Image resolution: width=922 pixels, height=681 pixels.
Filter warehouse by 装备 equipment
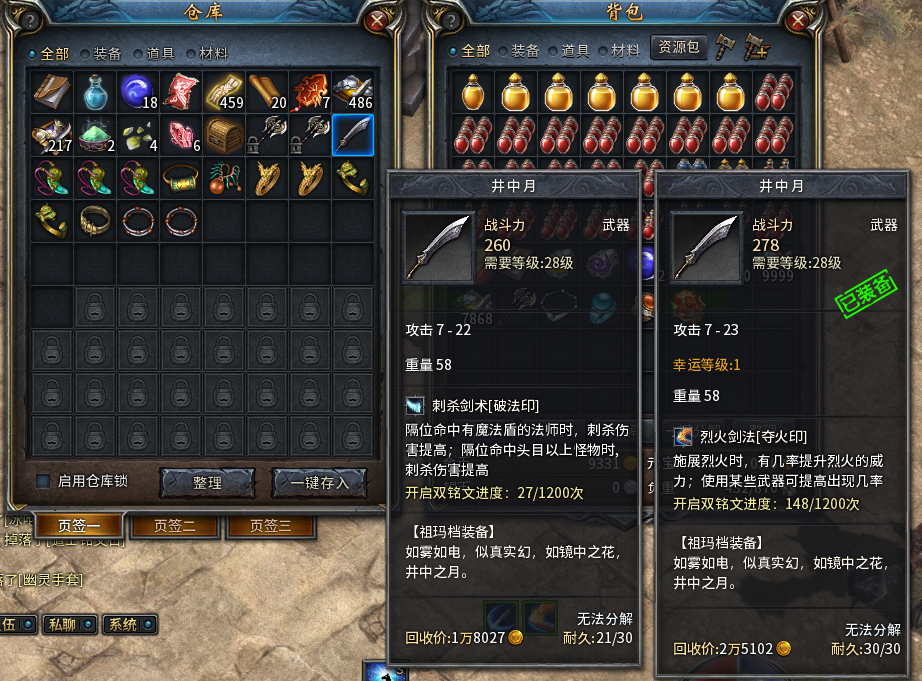(100, 53)
